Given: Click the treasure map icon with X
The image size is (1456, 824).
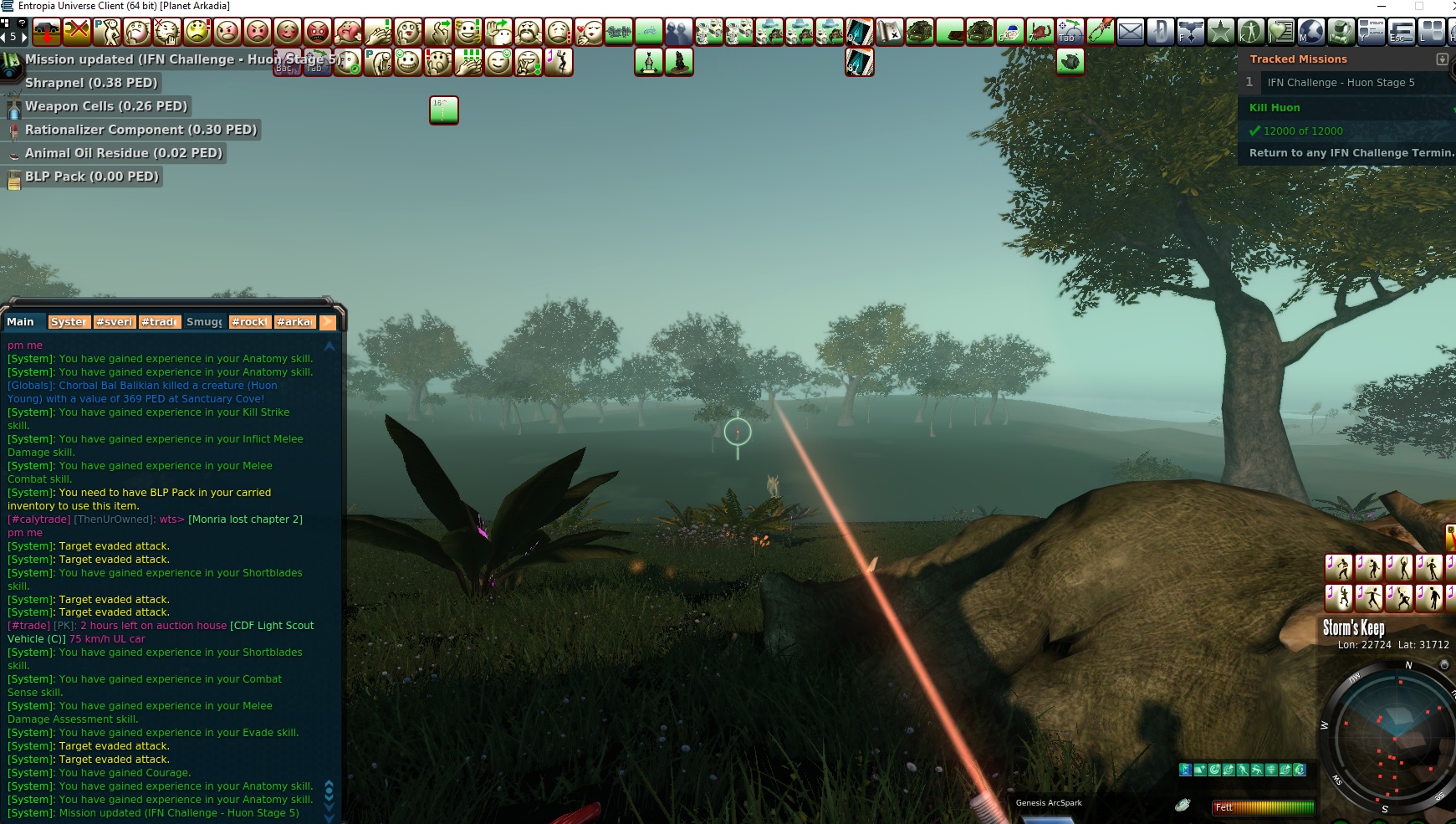Looking at the screenshot, I should pos(889,33).
